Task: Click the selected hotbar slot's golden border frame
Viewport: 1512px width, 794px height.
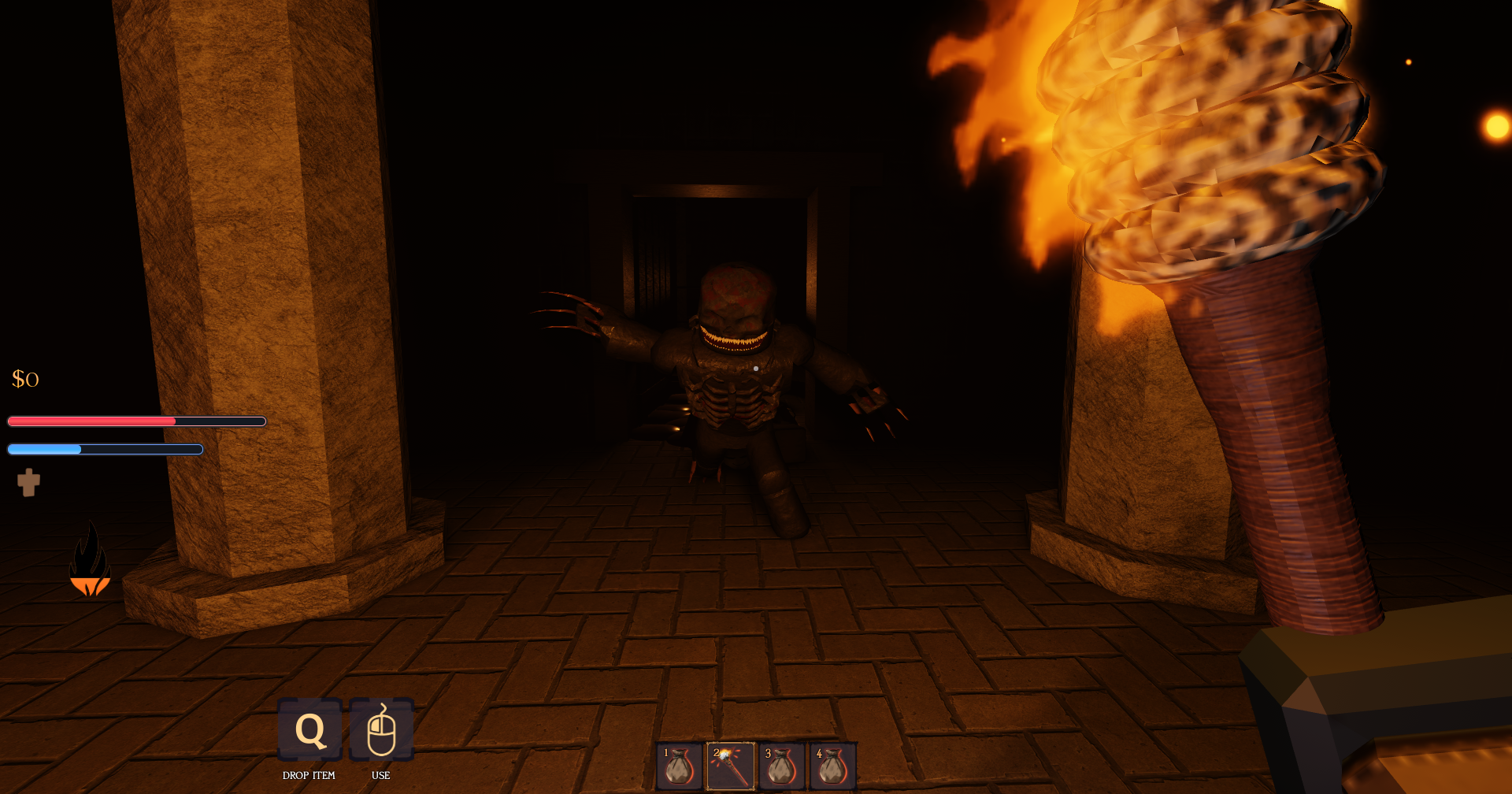Action: click(731, 742)
